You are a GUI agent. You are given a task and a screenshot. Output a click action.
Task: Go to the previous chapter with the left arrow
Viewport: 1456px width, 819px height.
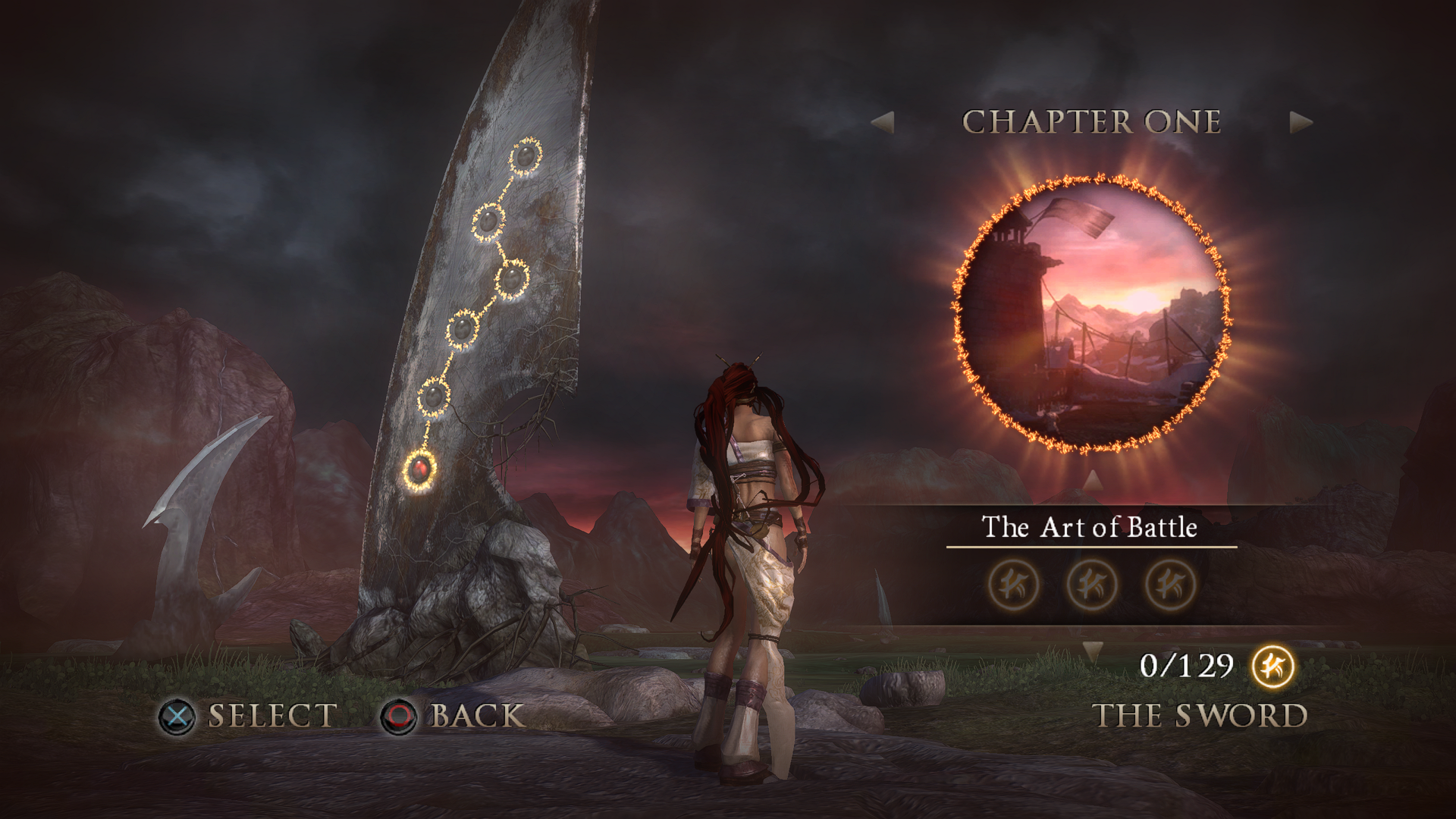pos(883,122)
